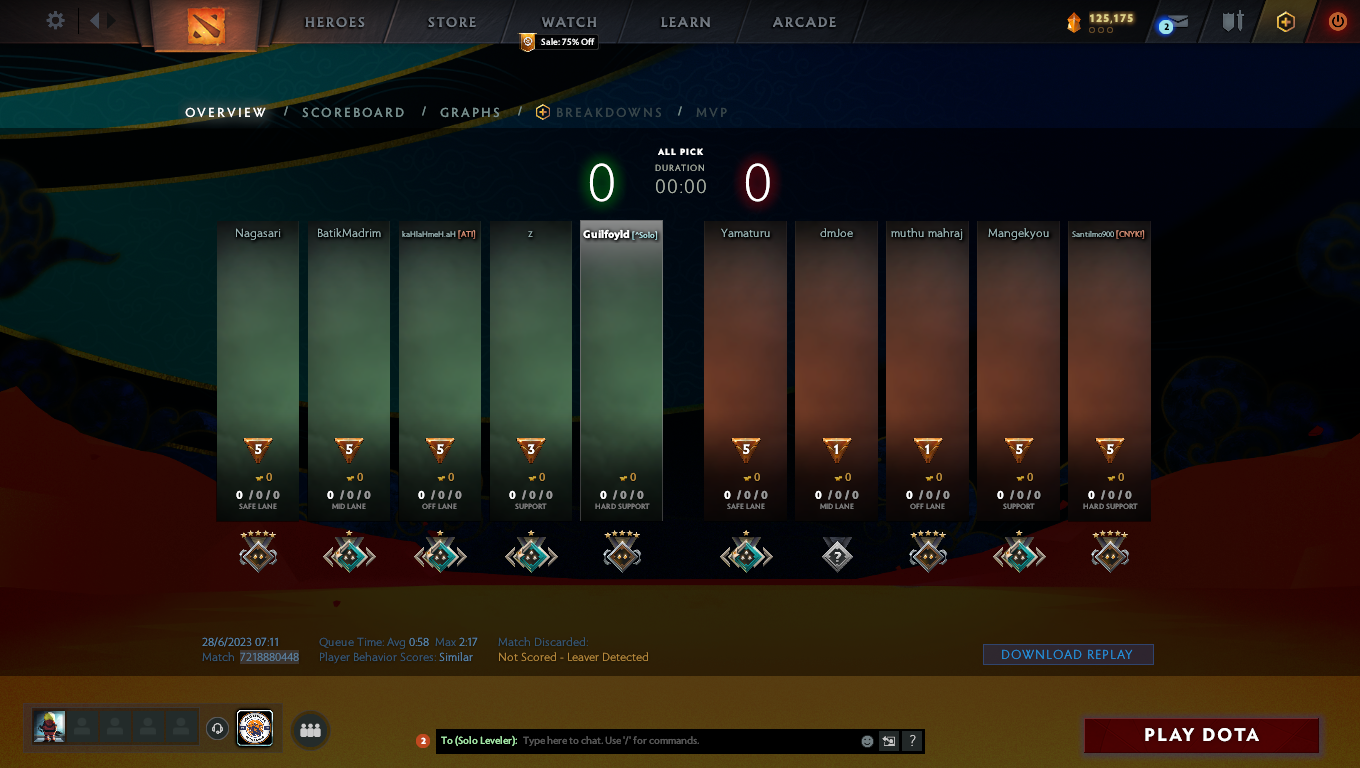The image size is (1360, 768).
Task: Toggle voice chat with the headphones icon
Action: [217, 729]
